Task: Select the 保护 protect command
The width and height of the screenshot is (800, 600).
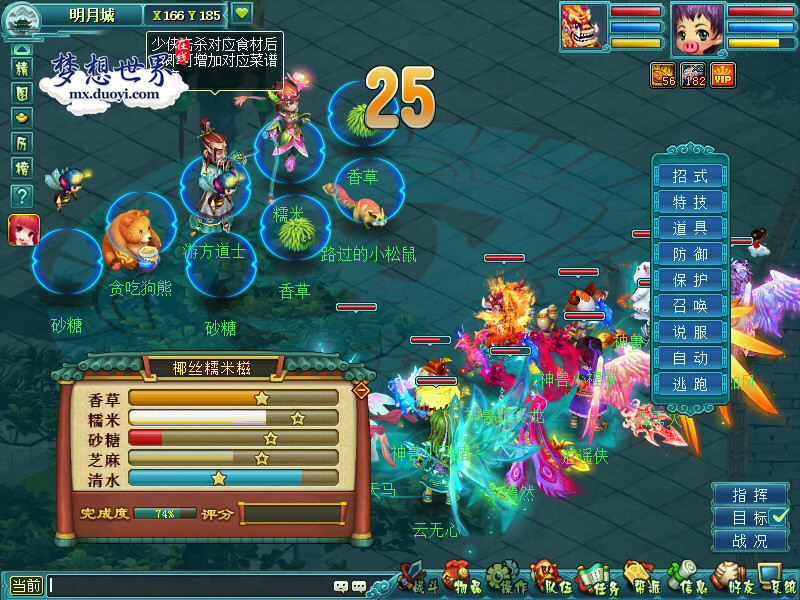Action: [x=690, y=280]
